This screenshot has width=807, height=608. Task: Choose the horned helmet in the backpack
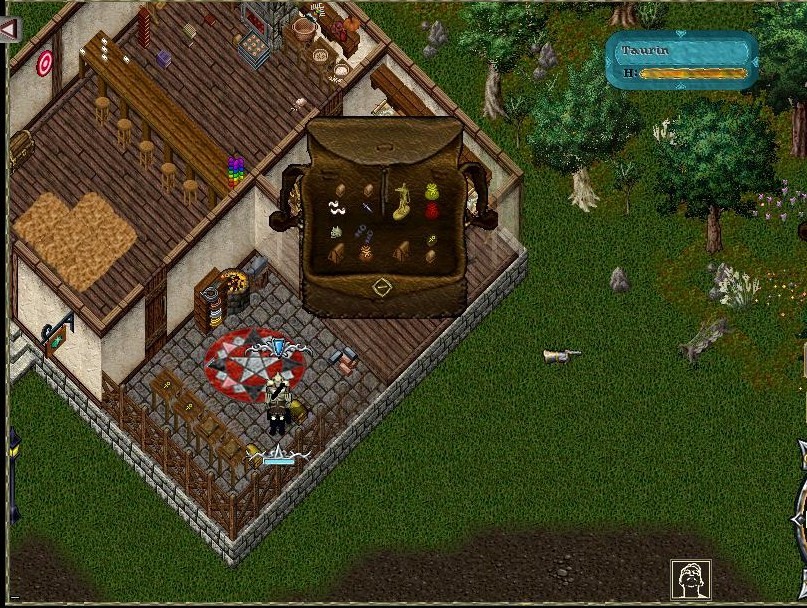(337, 232)
